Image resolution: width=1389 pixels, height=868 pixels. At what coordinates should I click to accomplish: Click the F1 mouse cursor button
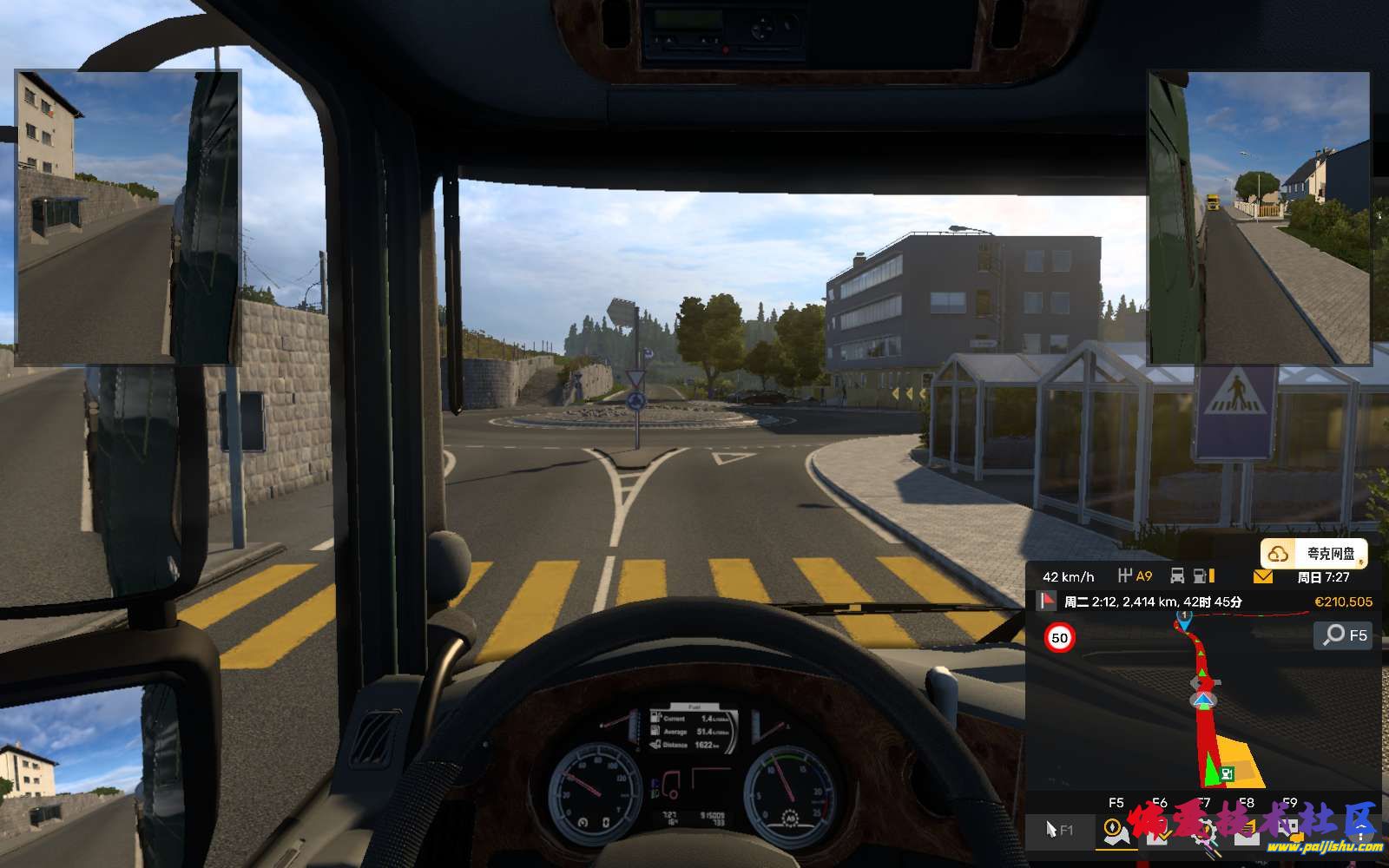click(1059, 830)
